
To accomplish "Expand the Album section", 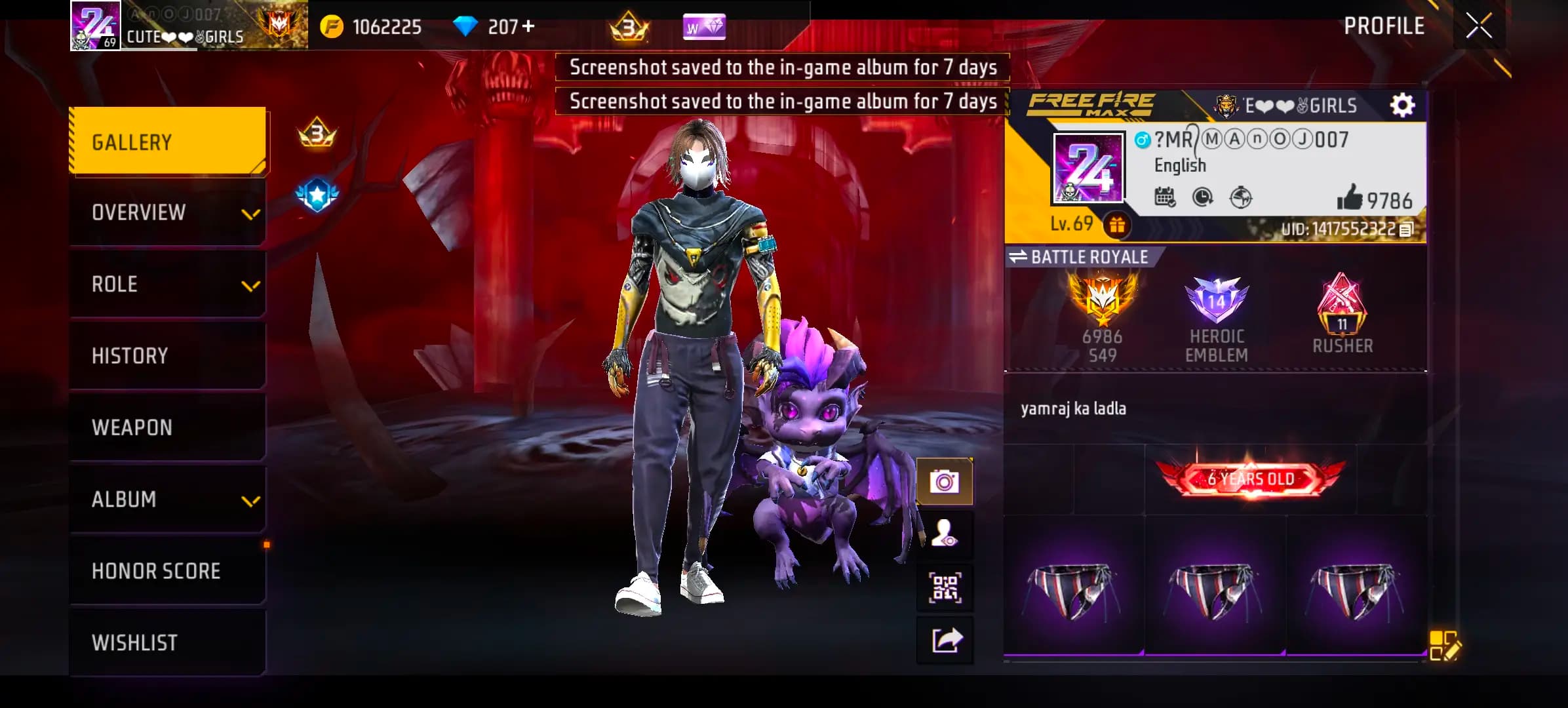I will 168,500.
